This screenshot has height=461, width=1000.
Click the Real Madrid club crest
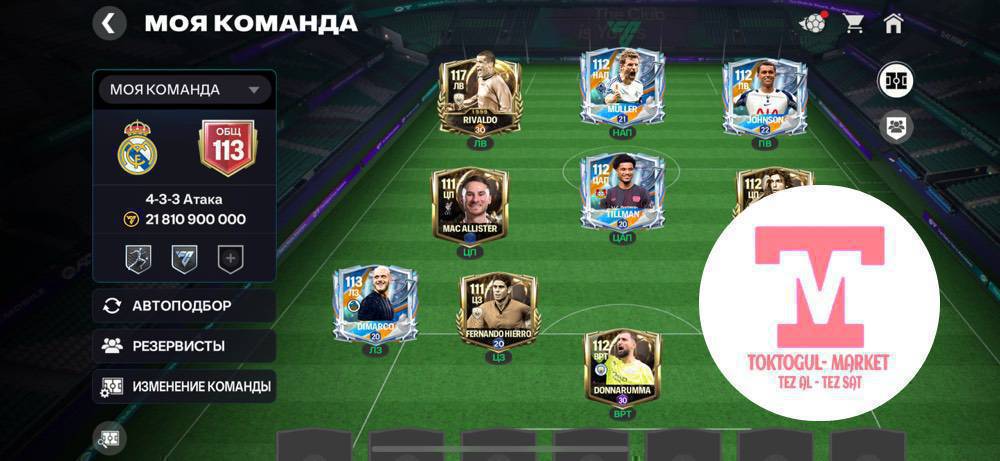(138, 150)
